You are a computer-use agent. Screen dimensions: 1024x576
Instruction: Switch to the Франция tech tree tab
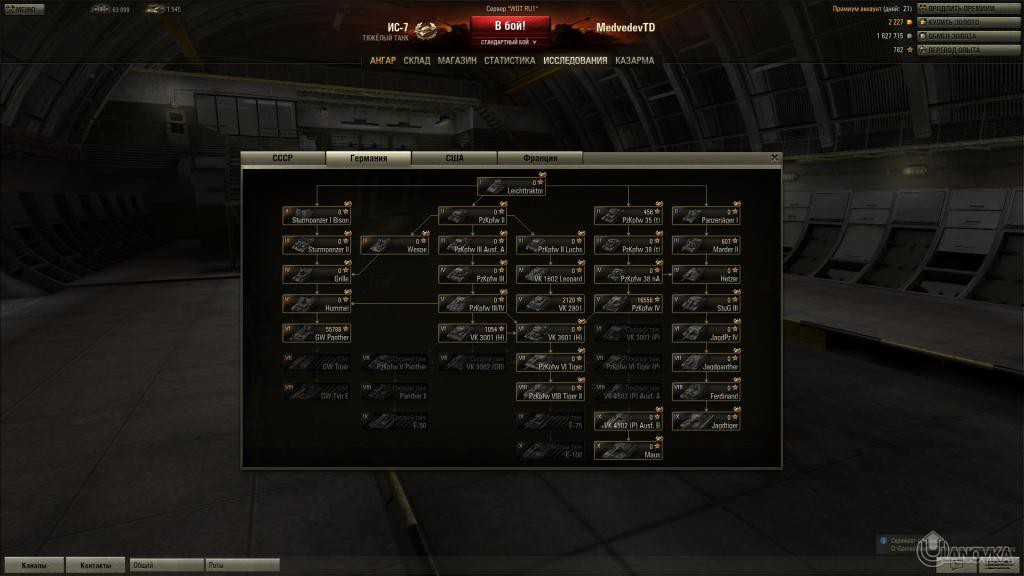click(540, 158)
